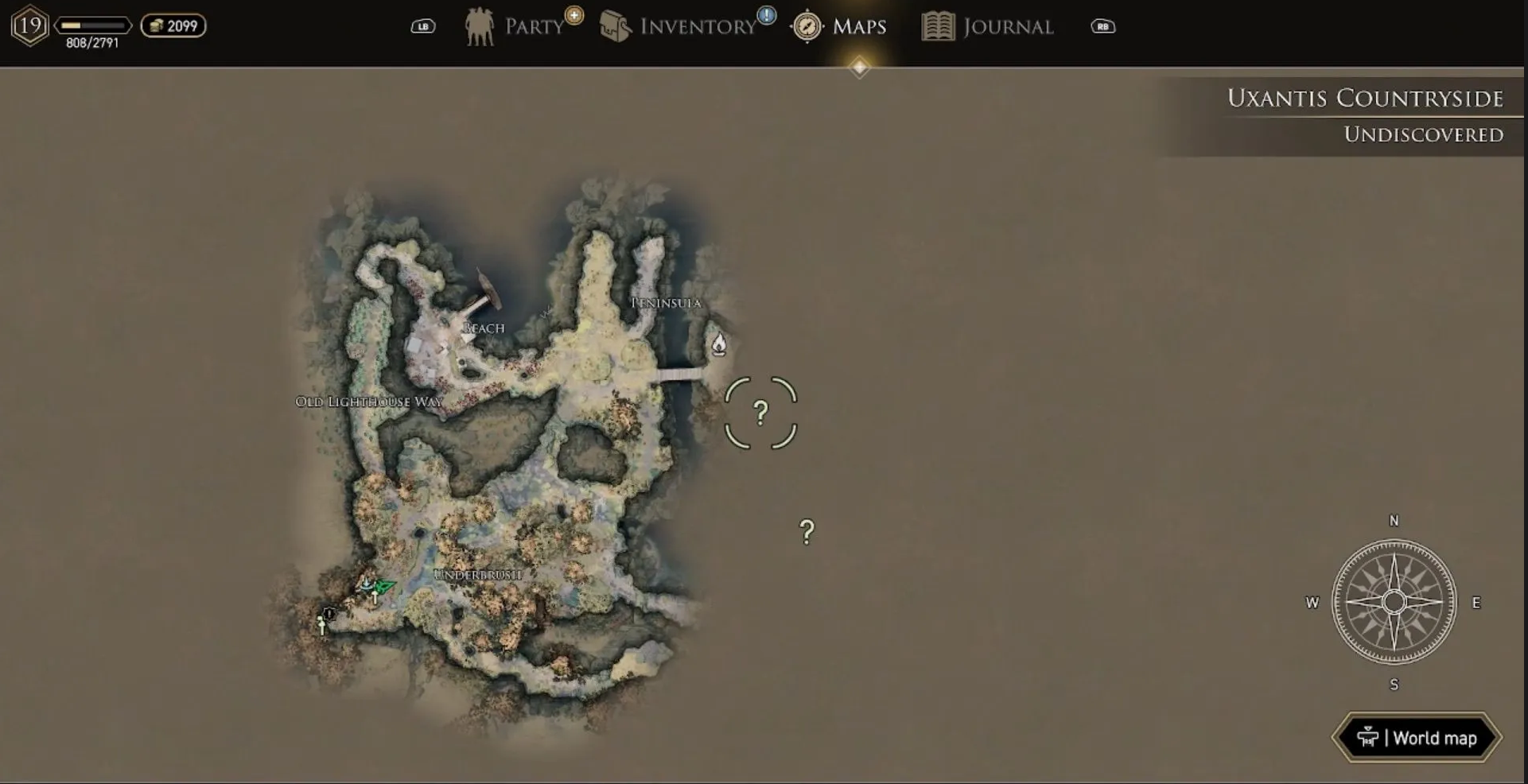Open the World map view
The image size is (1528, 784).
[1417, 738]
